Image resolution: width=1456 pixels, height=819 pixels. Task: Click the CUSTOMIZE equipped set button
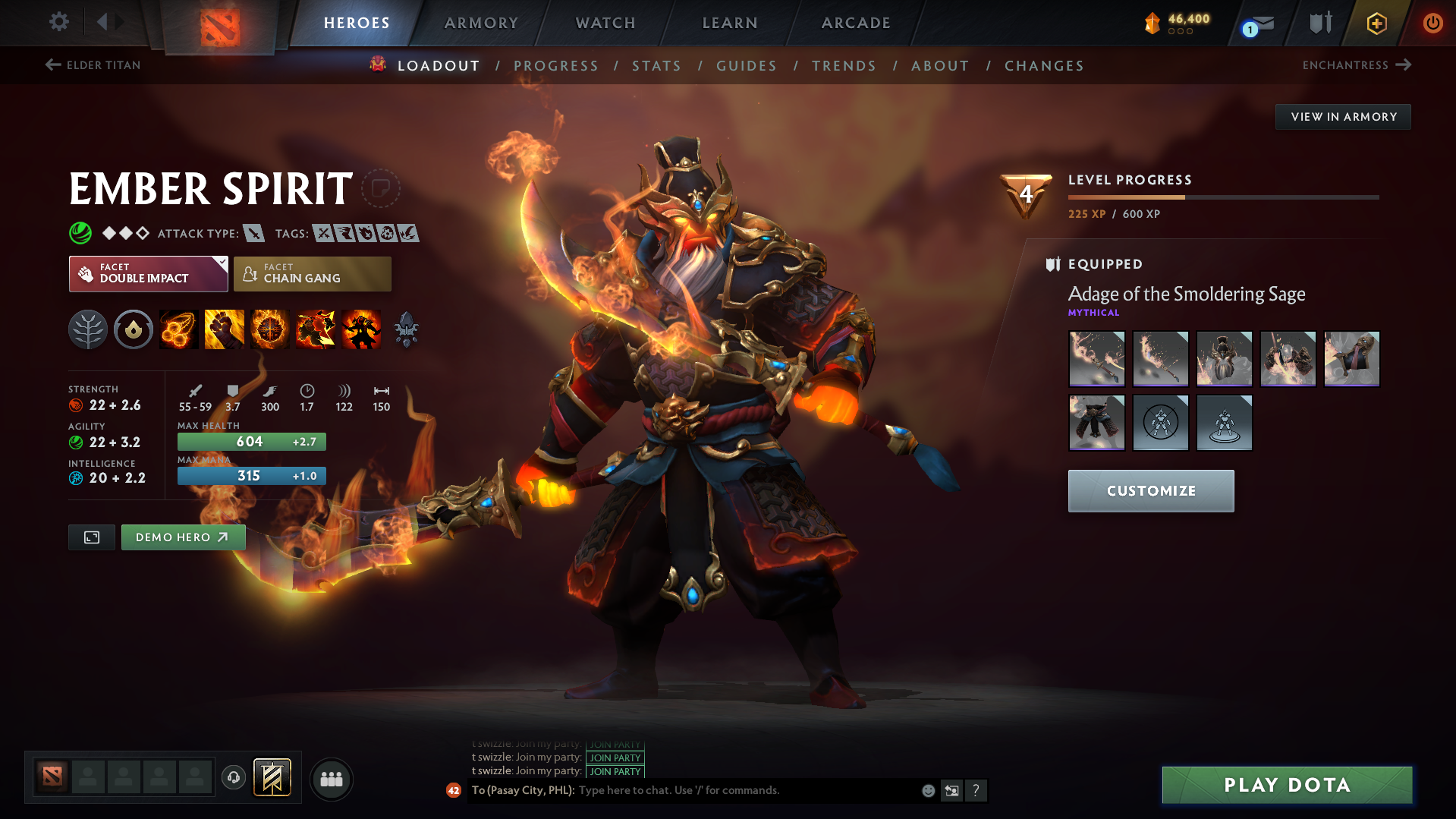(x=1150, y=490)
